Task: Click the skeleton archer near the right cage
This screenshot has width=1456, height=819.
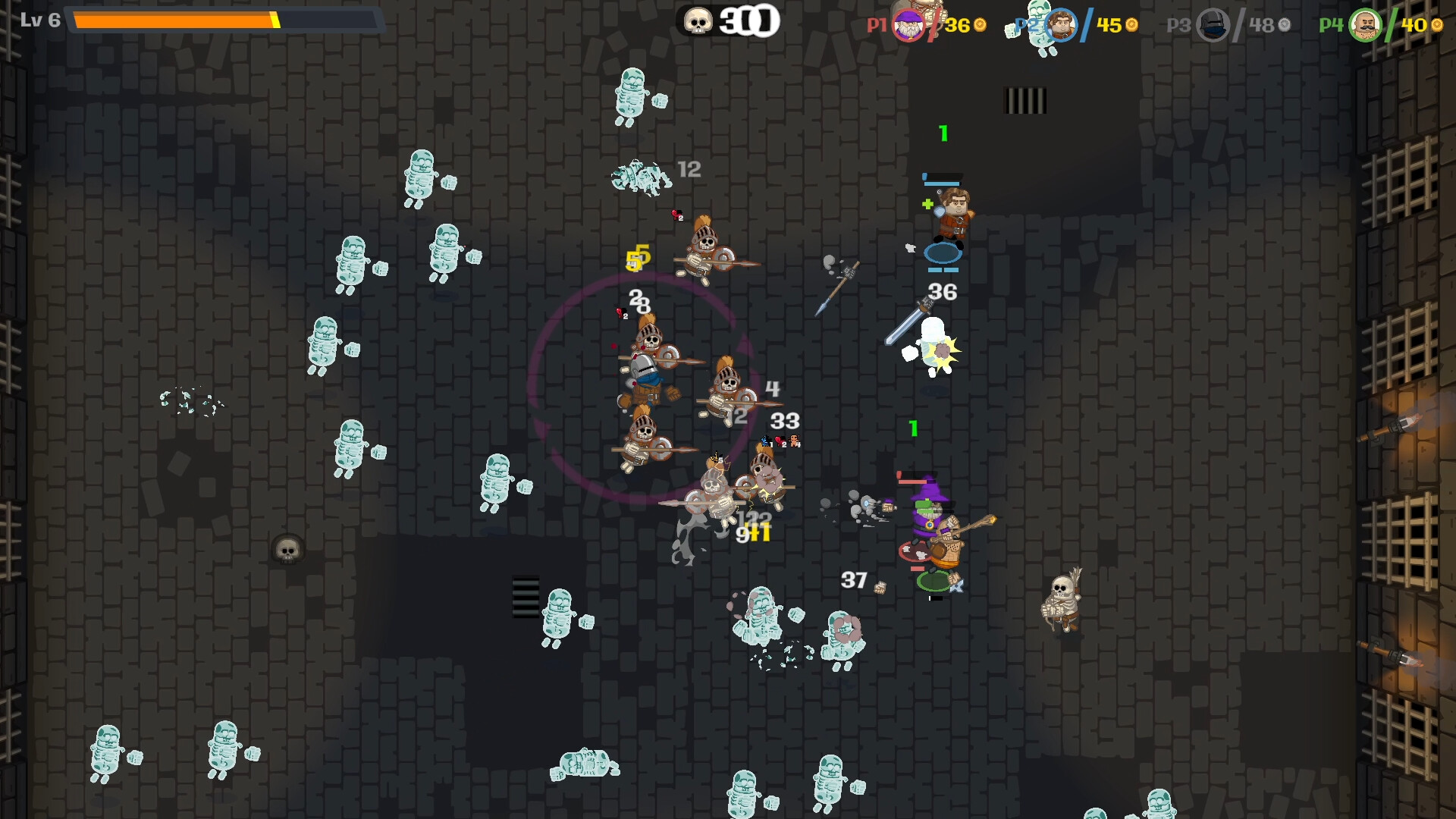Action: 1060,599
